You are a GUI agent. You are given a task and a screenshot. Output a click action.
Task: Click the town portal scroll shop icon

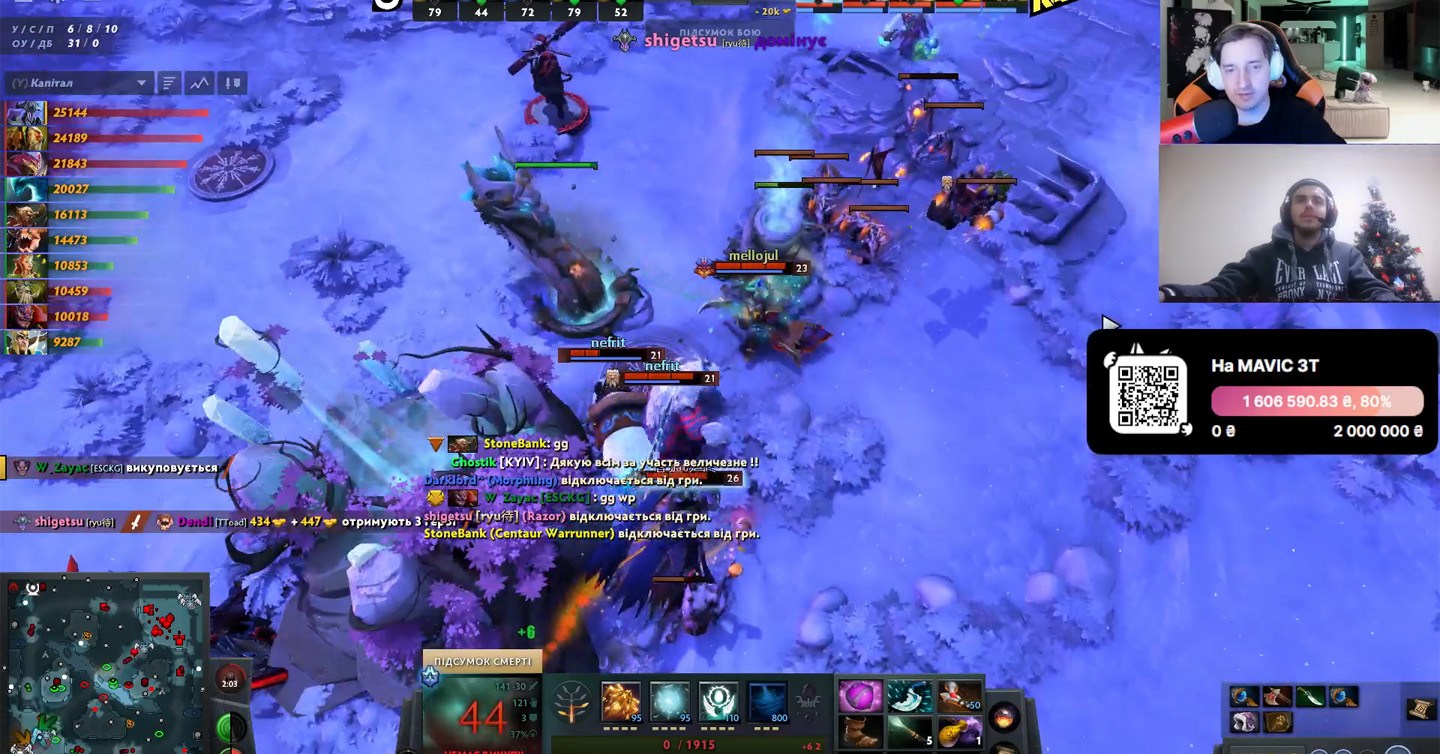[x=1420, y=709]
